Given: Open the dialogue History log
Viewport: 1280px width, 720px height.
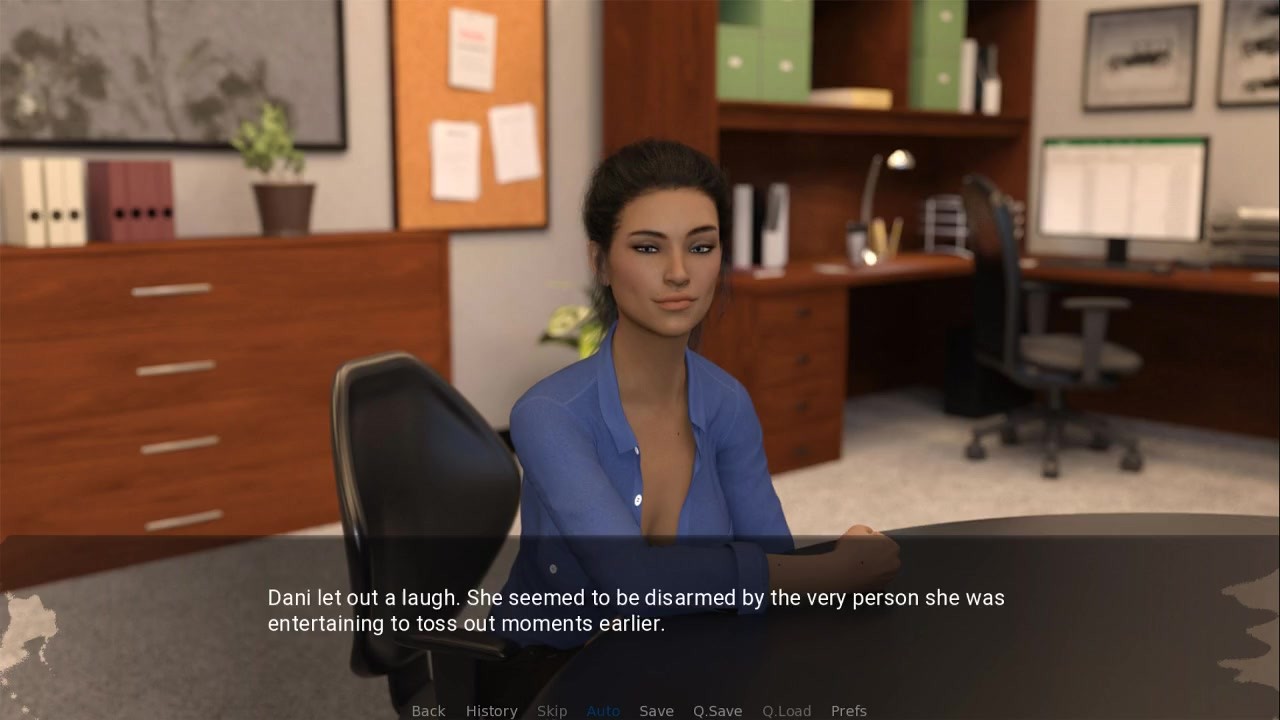Looking at the screenshot, I should tap(491, 711).
